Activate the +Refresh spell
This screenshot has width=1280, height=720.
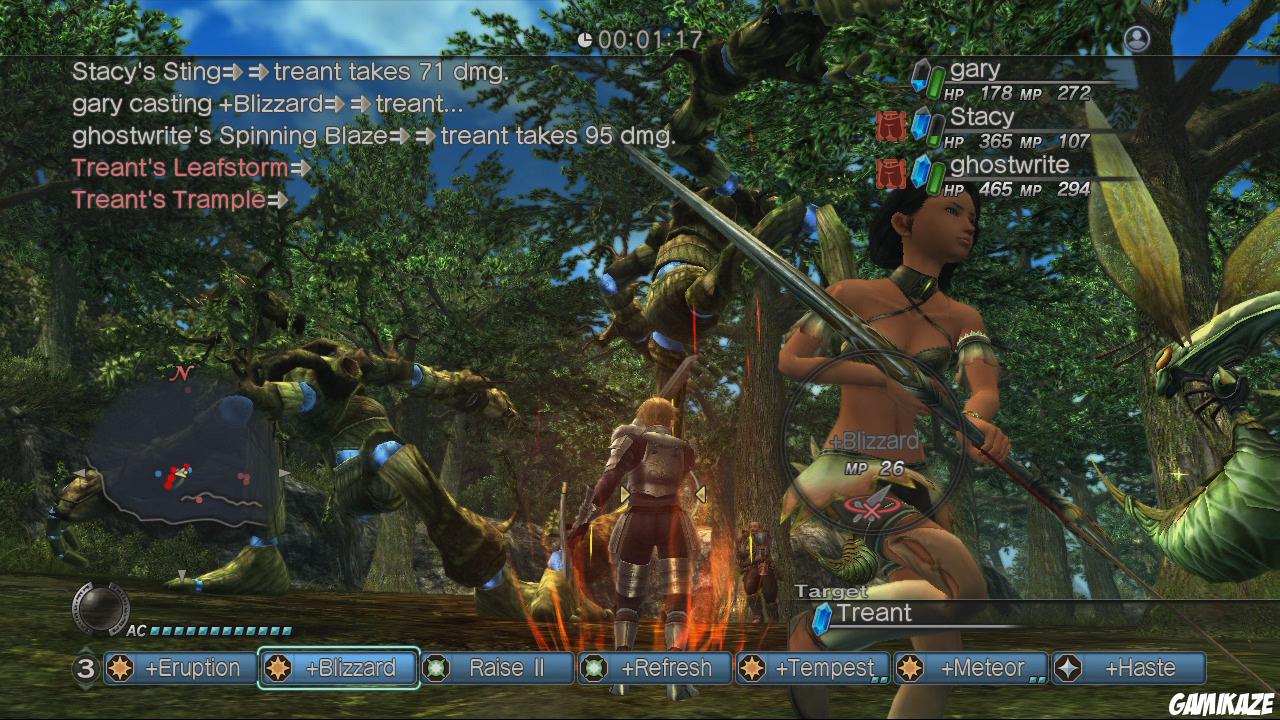655,668
